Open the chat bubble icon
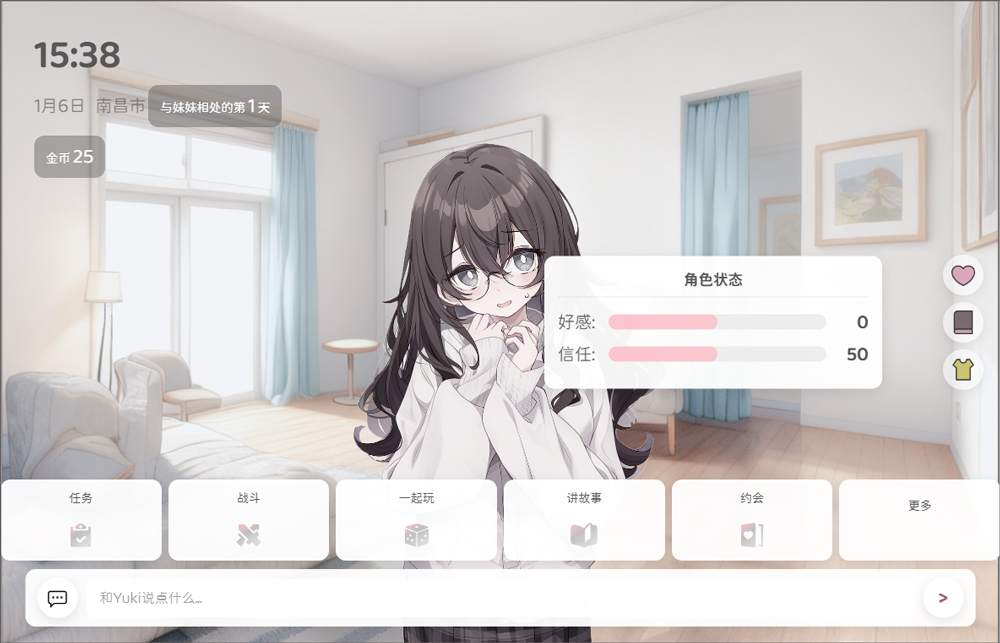Viewport: 1000px width, 643px height. [x=58, y=598]
